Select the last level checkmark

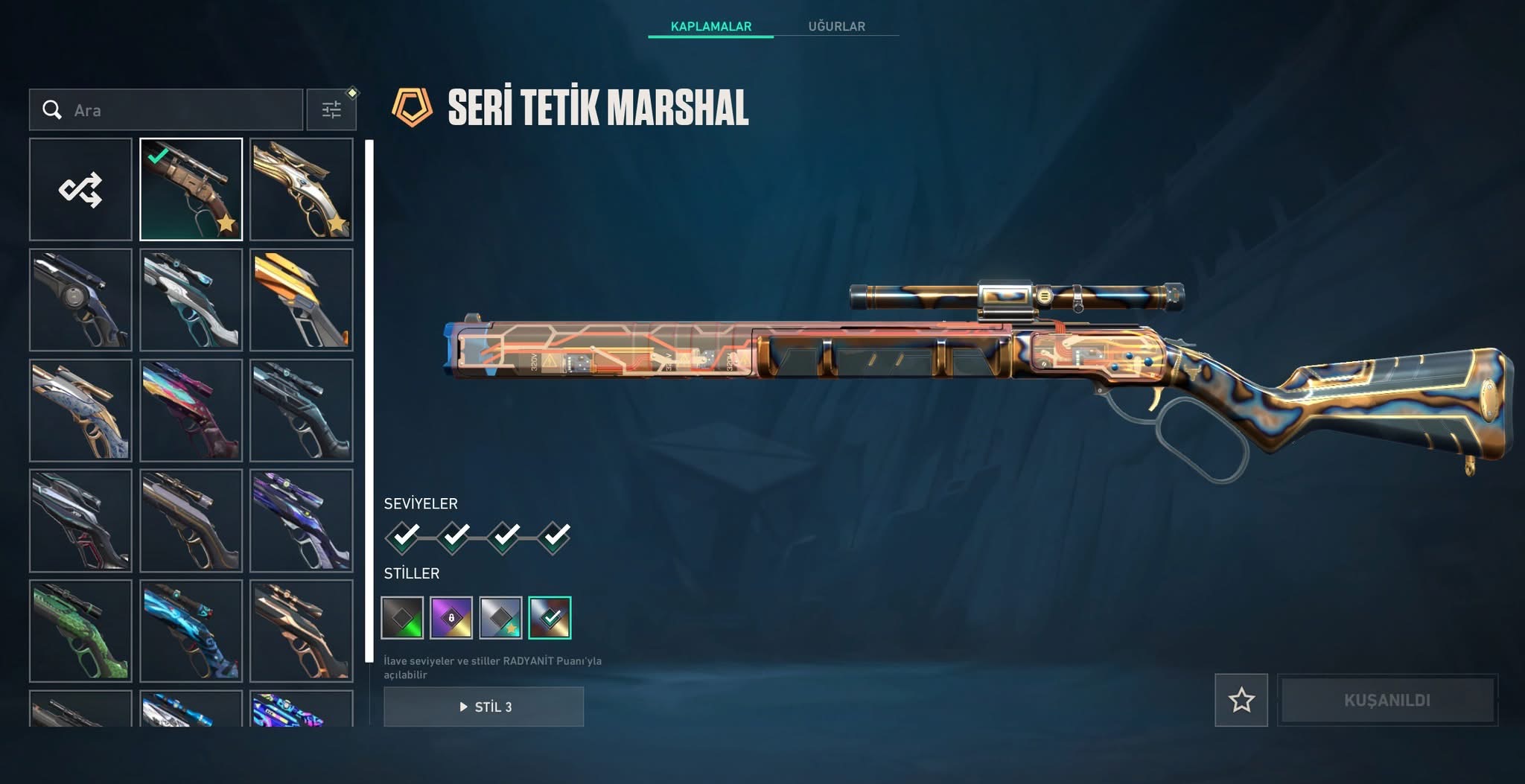(x=555, y=536)
